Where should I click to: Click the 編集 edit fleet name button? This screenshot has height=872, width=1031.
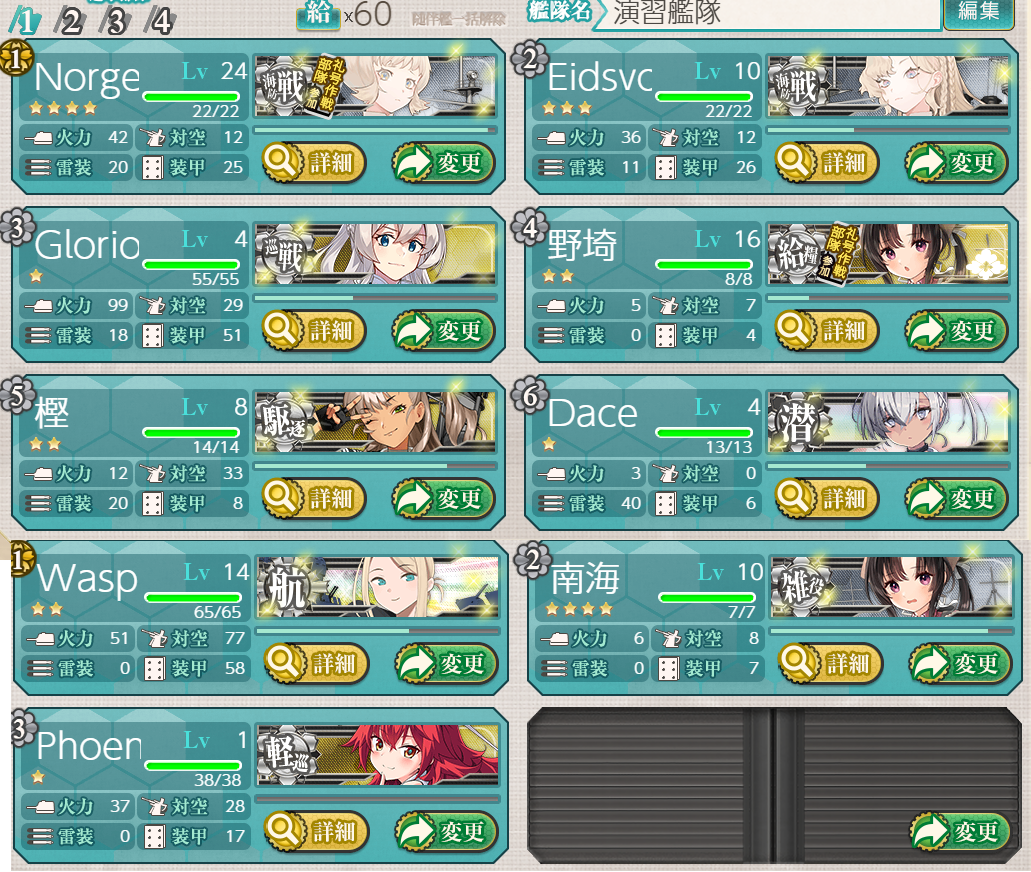tap(978, 12)
